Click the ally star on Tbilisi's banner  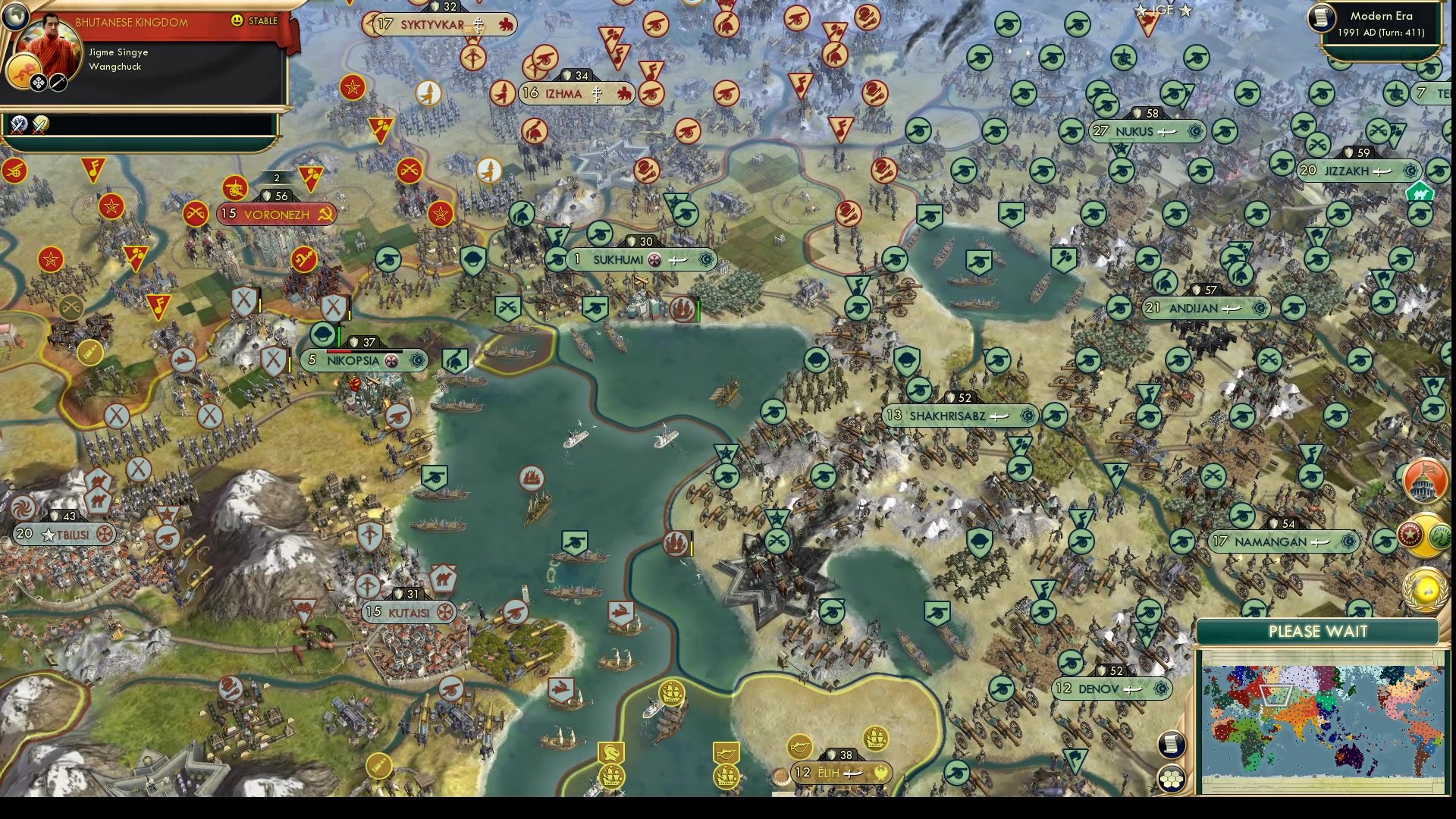tap(47, 535)
